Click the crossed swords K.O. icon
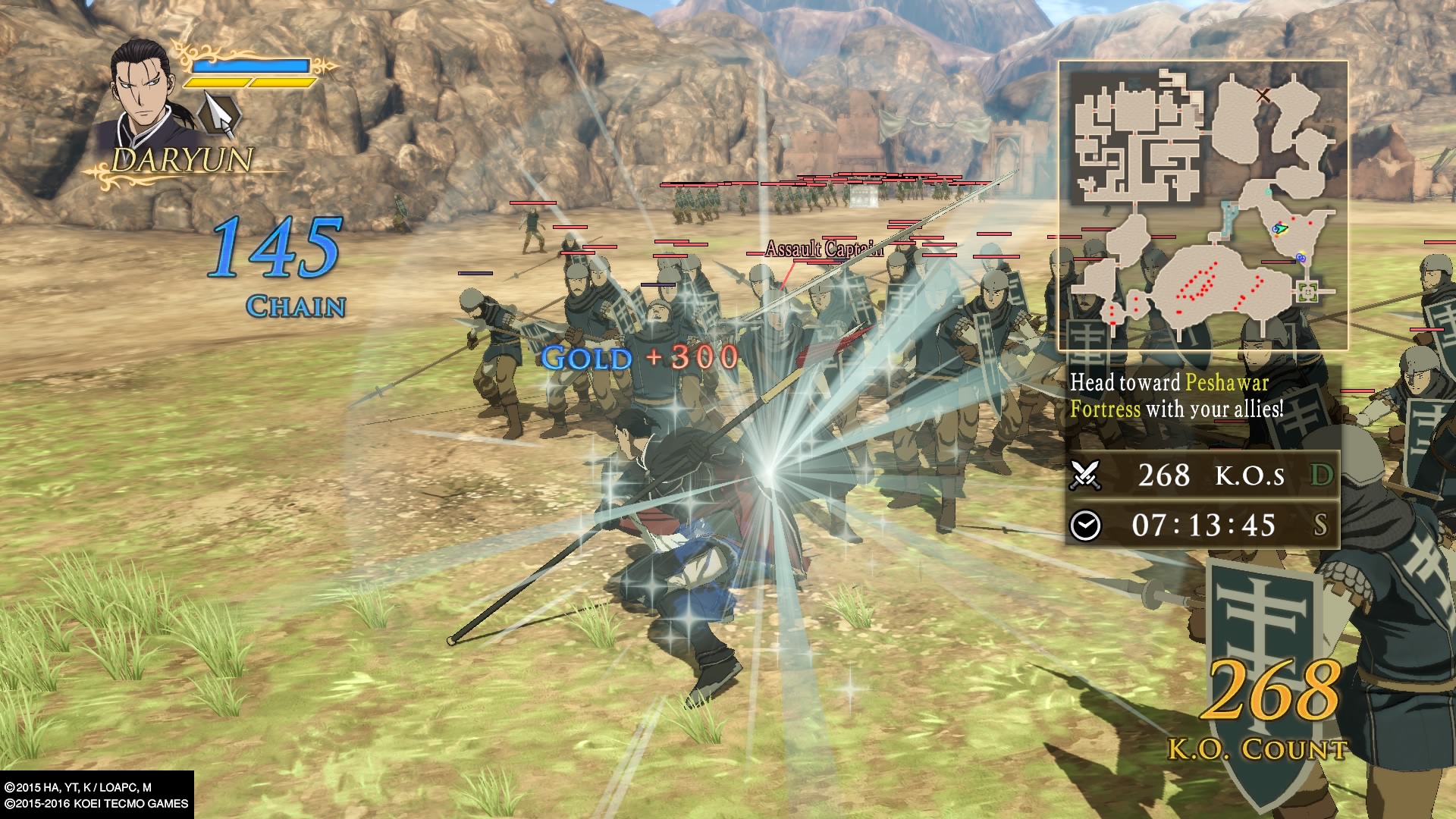 point(1085,475)
